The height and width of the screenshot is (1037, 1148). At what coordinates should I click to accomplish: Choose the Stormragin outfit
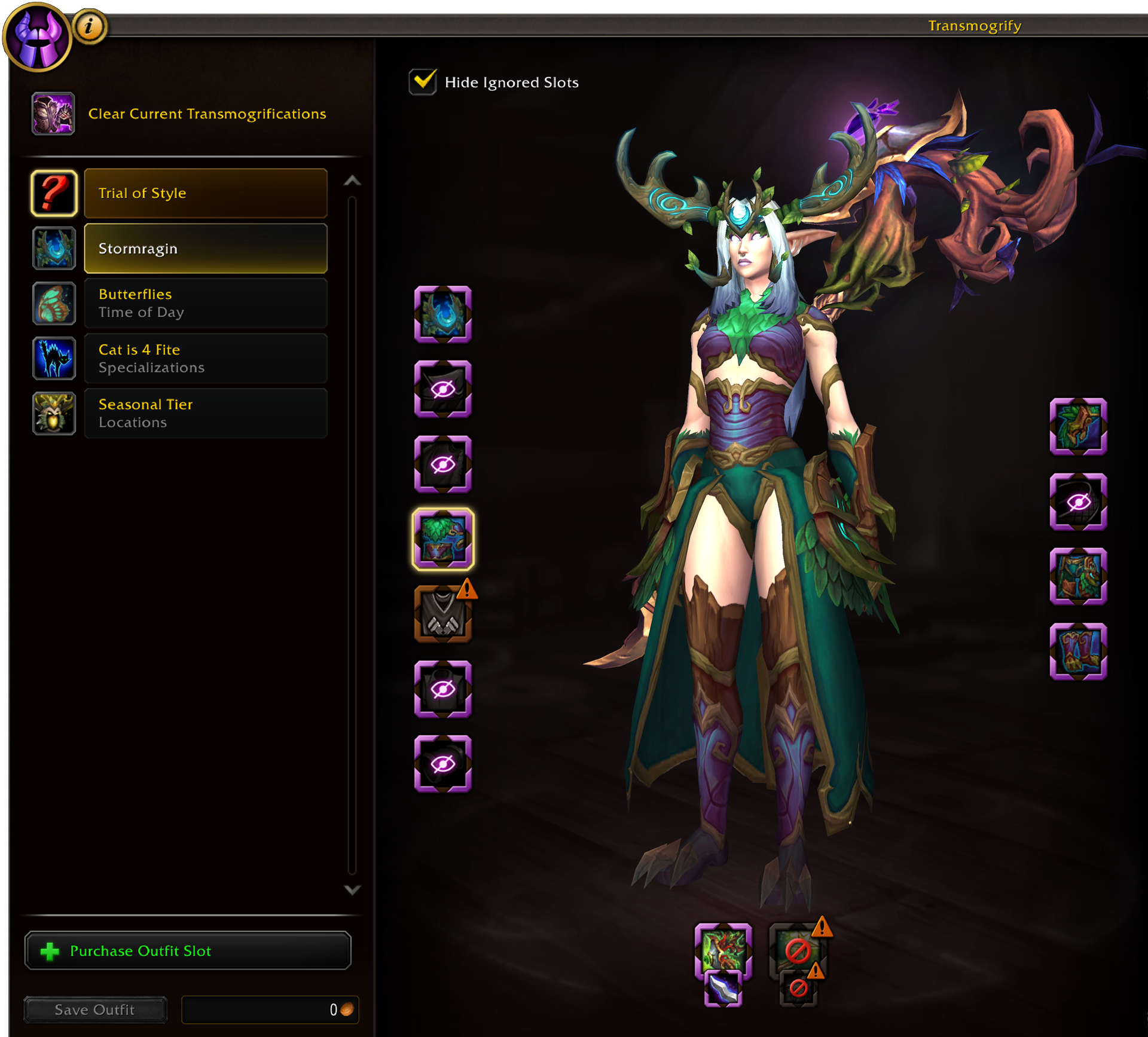click(x=205, y=249)
